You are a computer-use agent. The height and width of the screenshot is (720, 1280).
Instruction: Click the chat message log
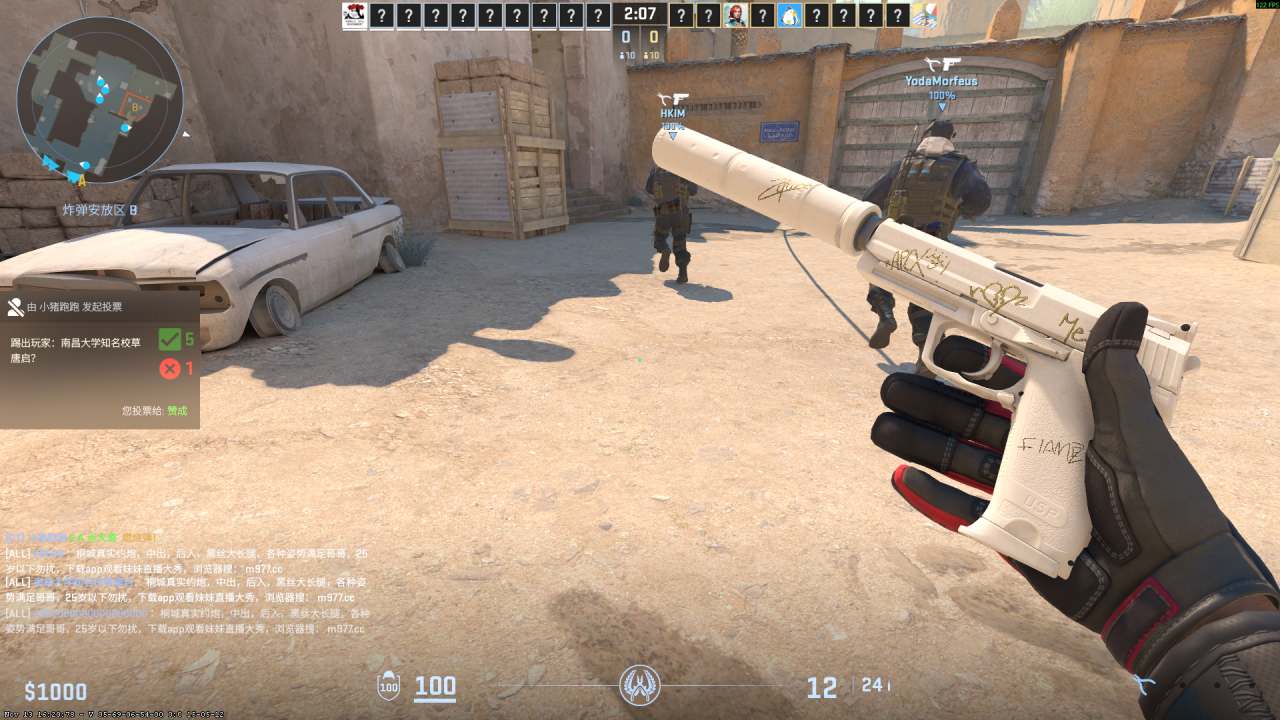187,583
